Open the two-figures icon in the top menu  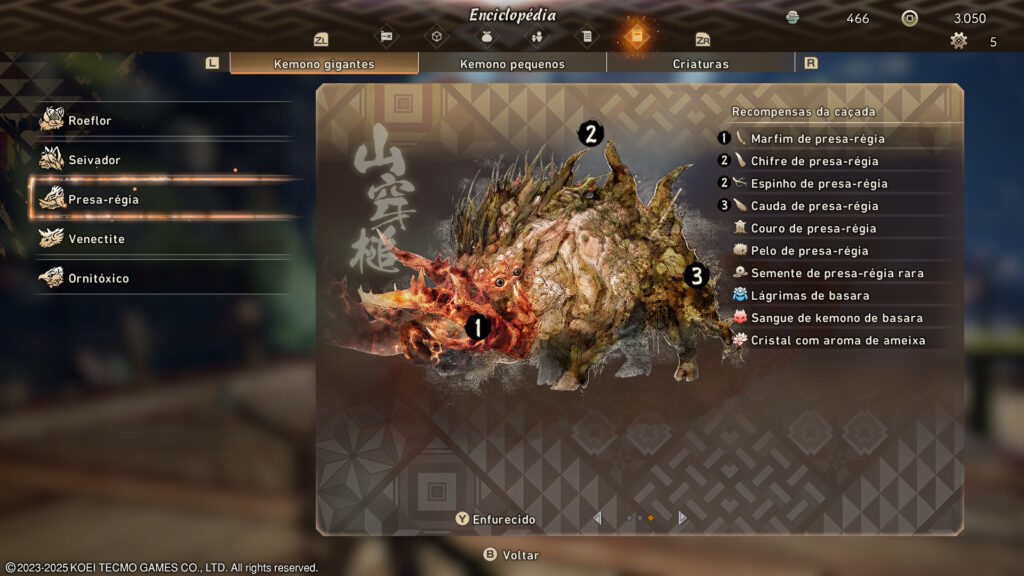coord(537,37)
